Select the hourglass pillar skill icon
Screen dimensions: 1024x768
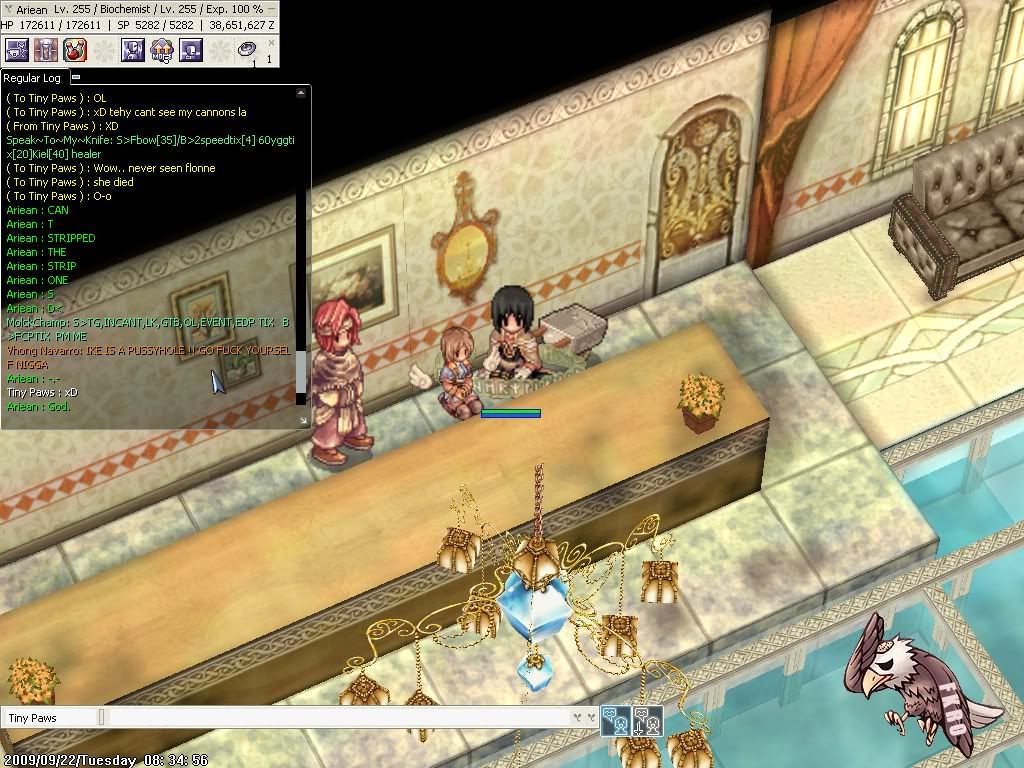[x=46, y=49]
